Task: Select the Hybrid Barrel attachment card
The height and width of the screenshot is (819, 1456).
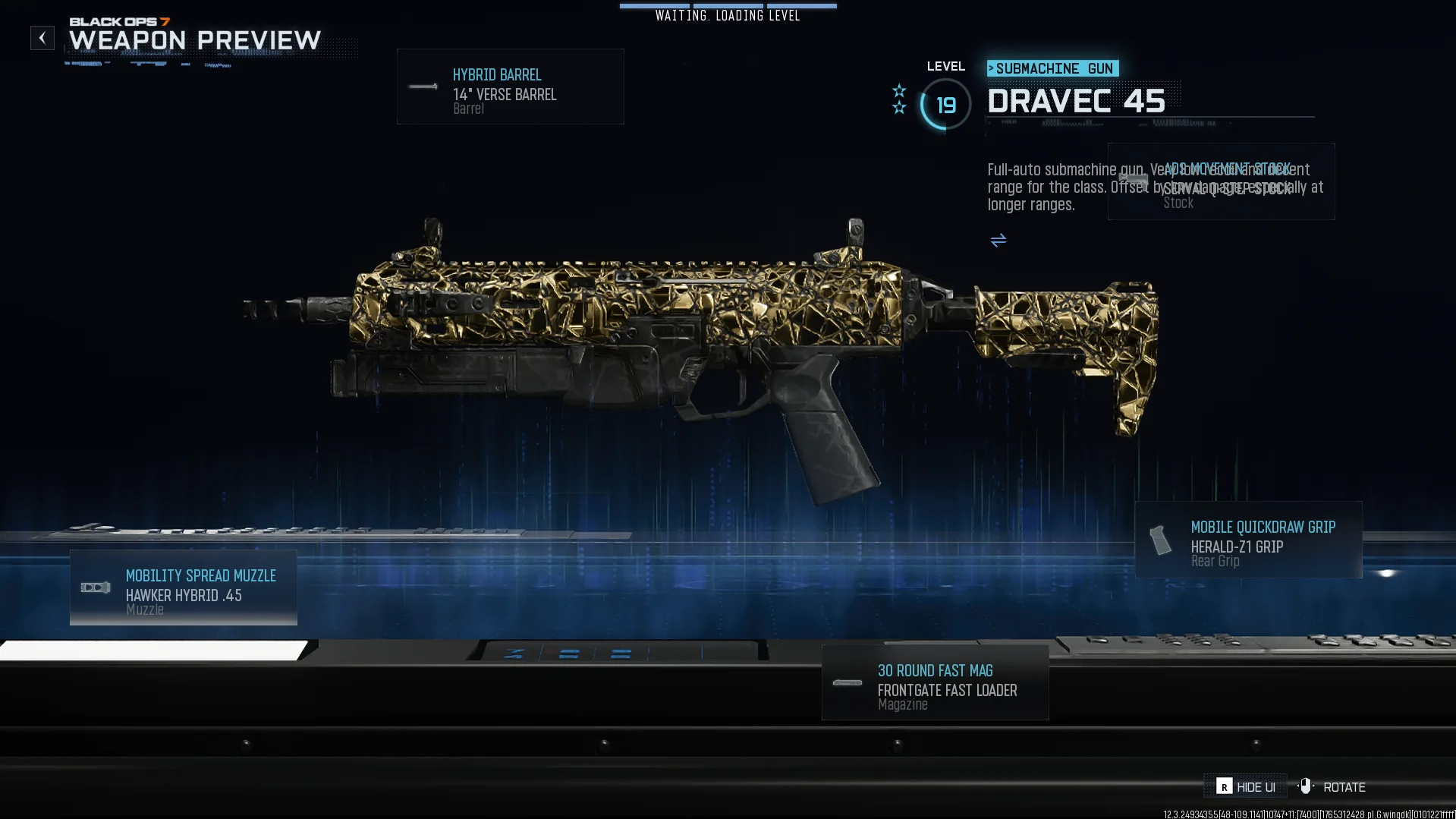Action: click(510, 87)
